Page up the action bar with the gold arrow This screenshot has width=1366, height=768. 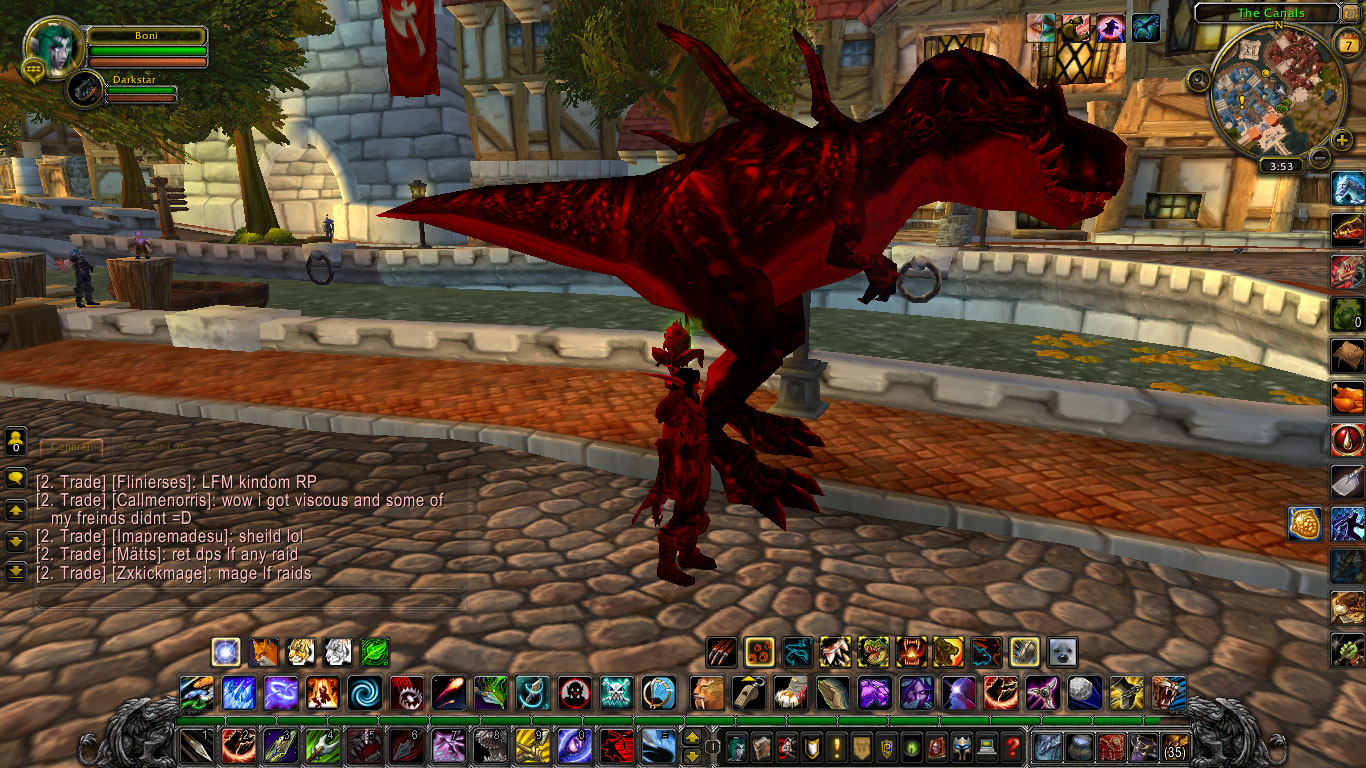pyautogui.click(x=690, y=738)
